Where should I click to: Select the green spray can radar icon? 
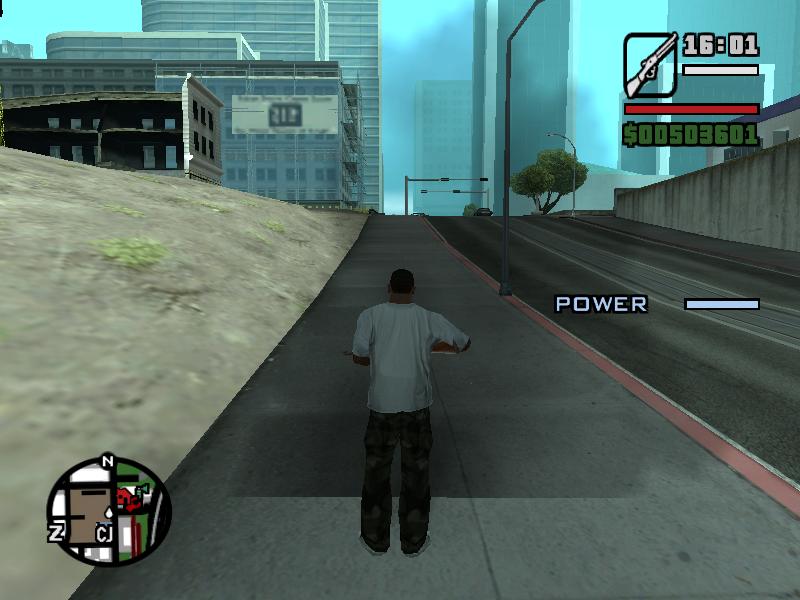(x=141, y=492)
